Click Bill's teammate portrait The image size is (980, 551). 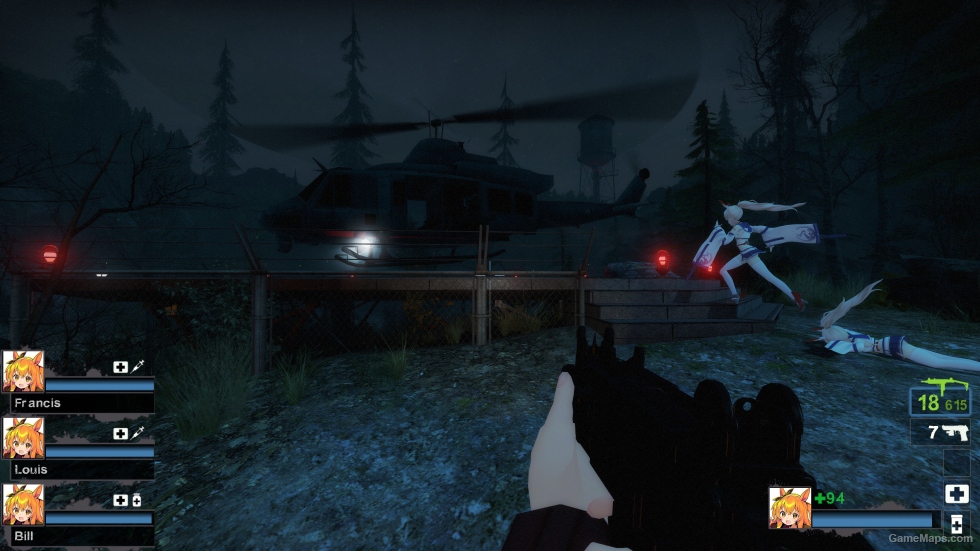click(22, 503)
